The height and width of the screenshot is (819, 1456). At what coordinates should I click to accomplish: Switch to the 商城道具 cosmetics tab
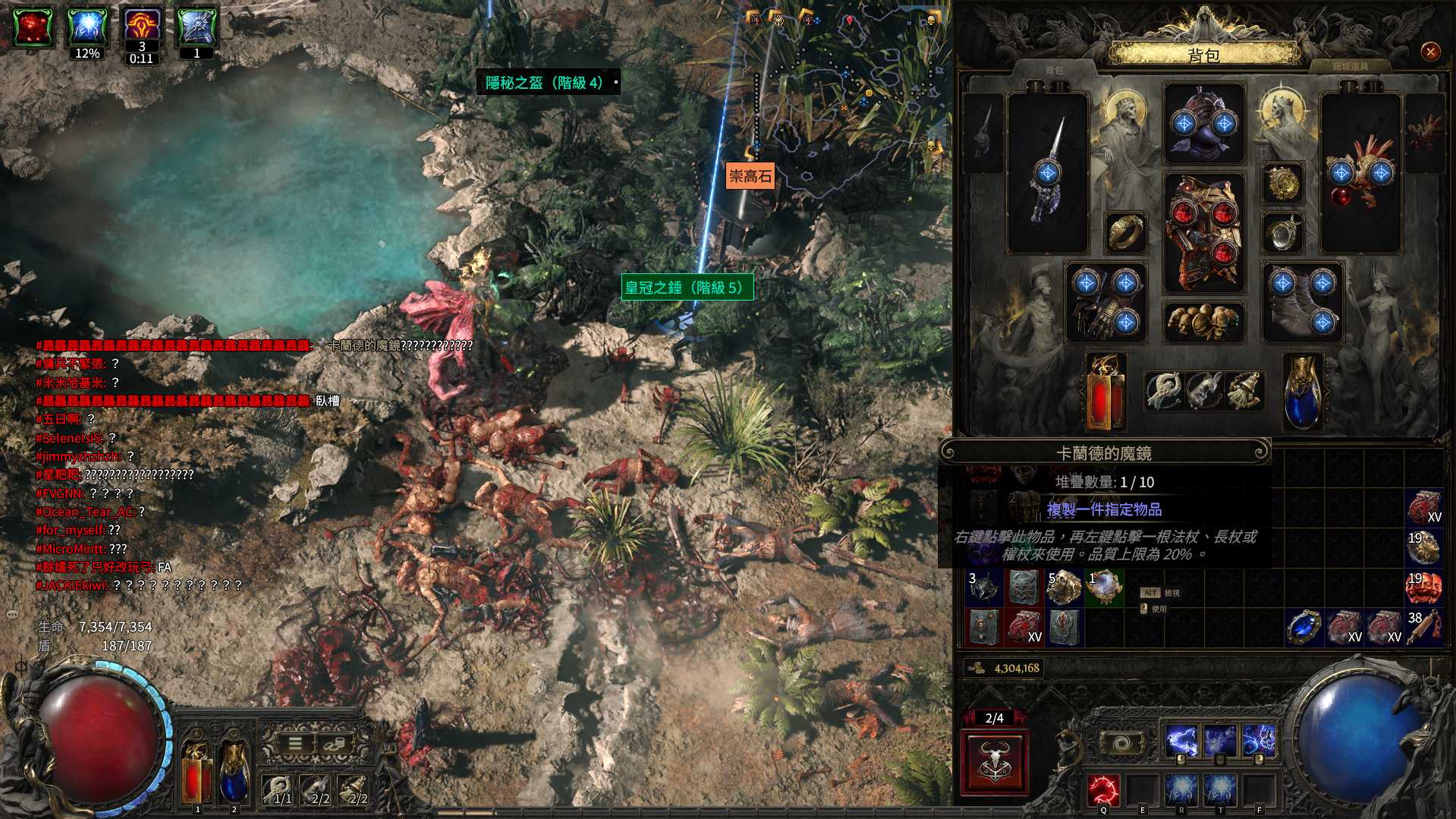1350,67
